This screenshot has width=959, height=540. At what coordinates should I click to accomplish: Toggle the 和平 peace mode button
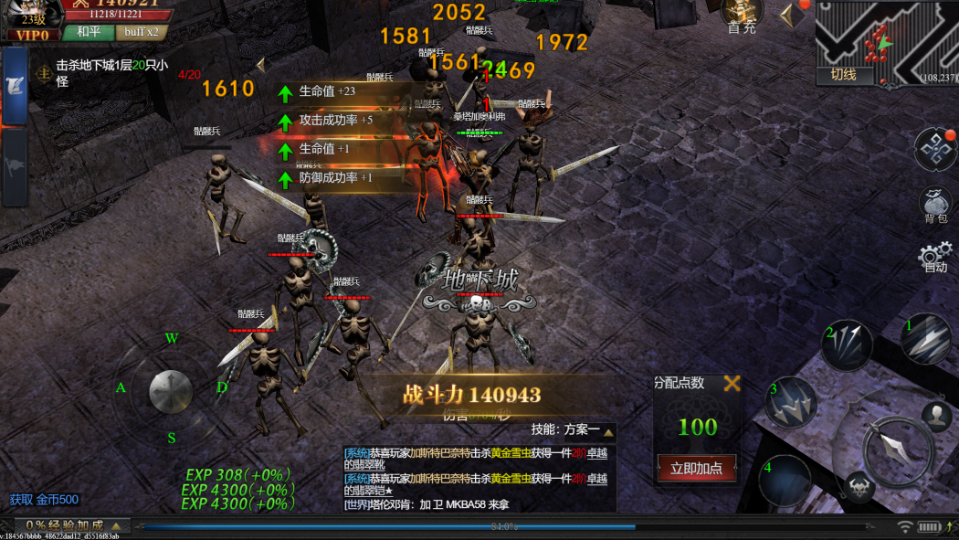(87, 32)
